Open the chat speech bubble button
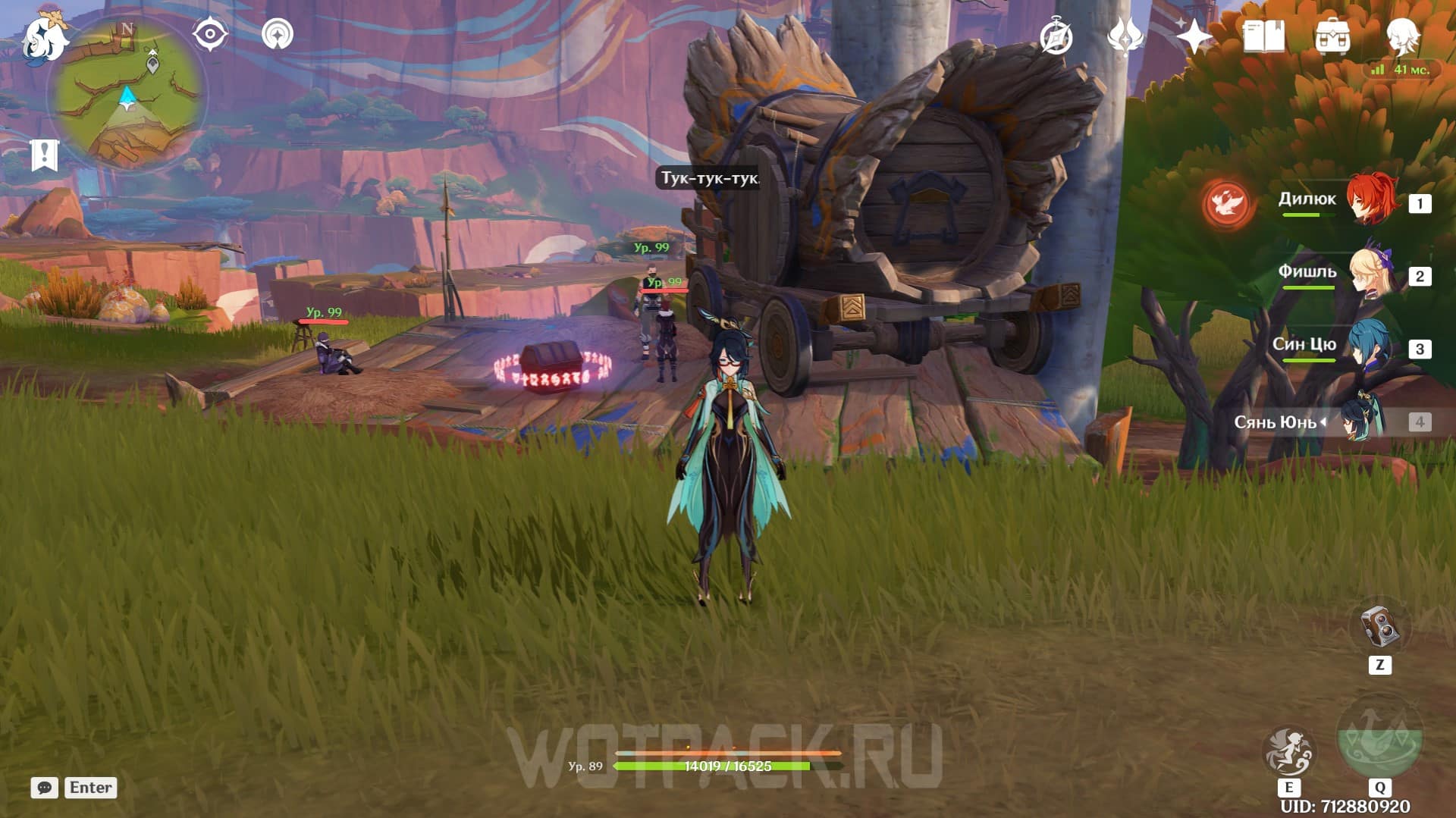Screen dimensions: 1456x818 pyautogui.click(x=45, y=788)
